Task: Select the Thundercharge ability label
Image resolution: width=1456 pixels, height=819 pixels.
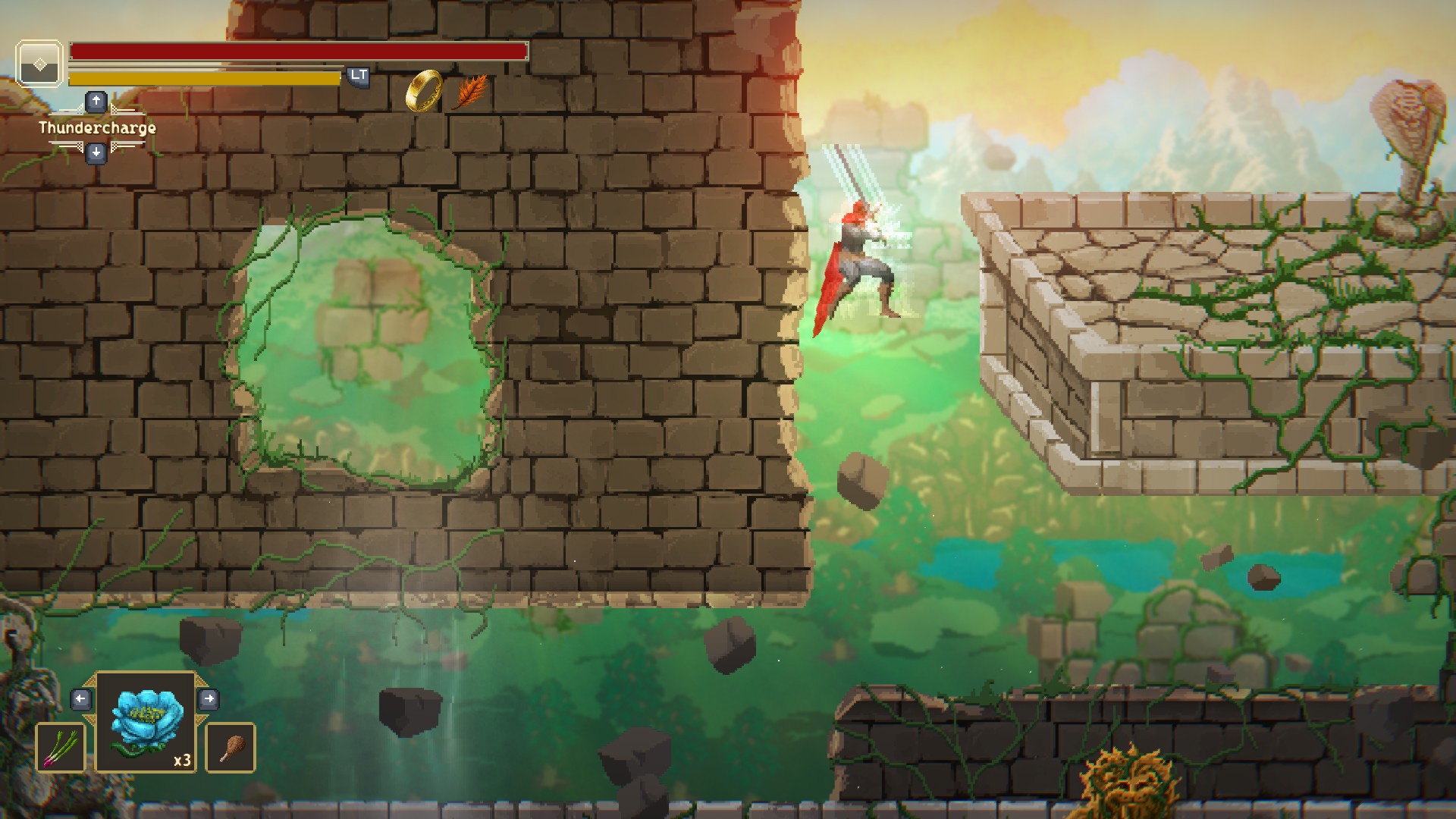Action: coord(97,127)
